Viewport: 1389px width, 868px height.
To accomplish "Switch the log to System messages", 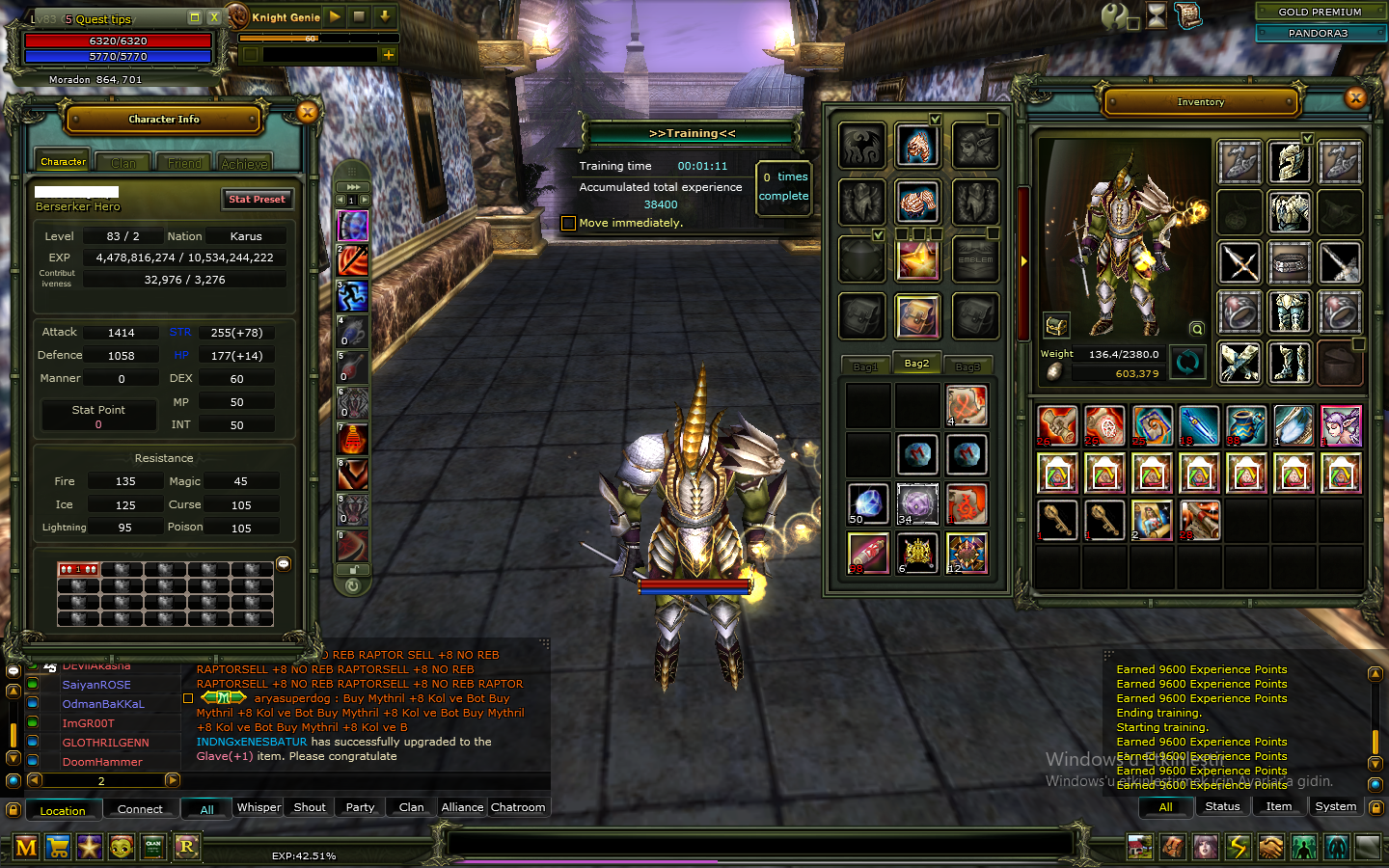I will [1335, 806].
